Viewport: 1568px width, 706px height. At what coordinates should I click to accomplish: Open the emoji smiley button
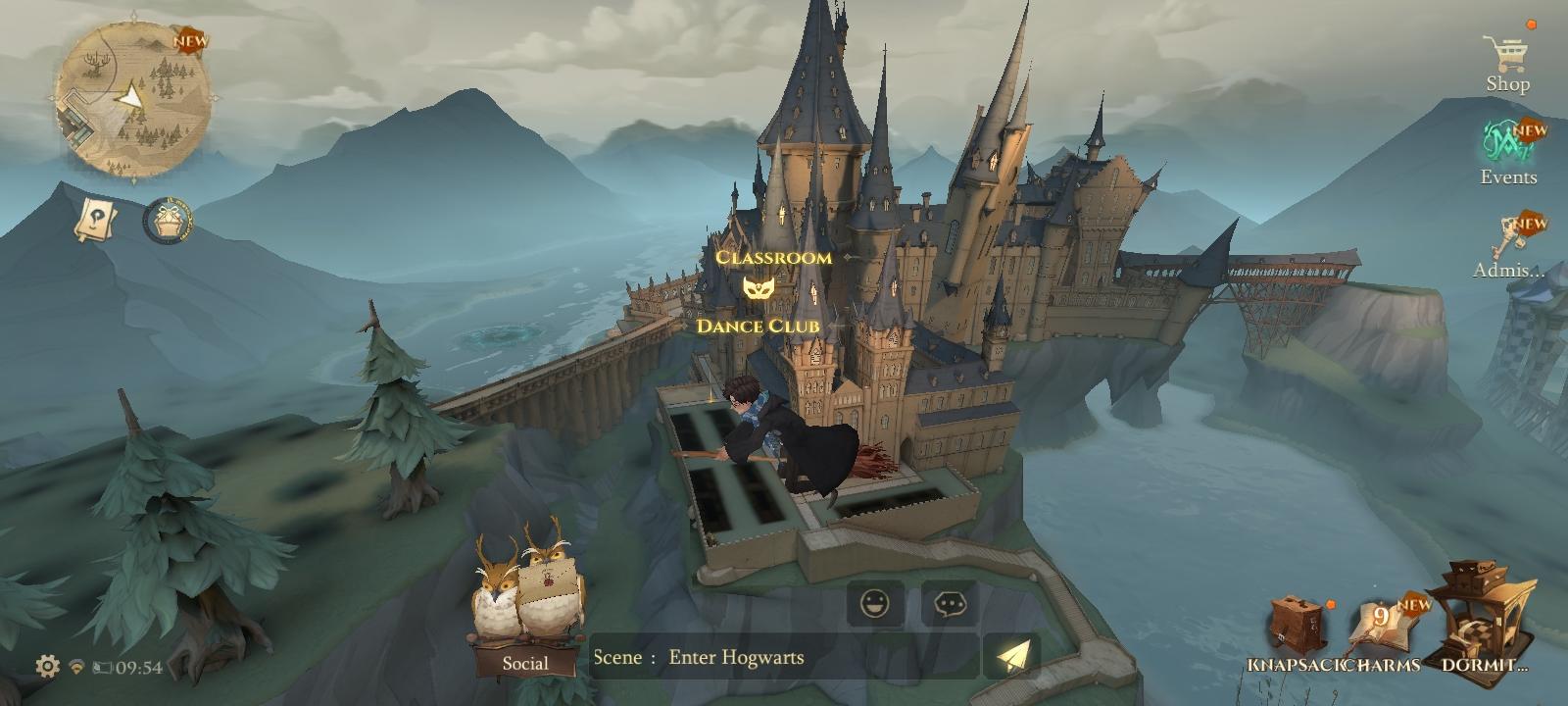tap(874, 603)
